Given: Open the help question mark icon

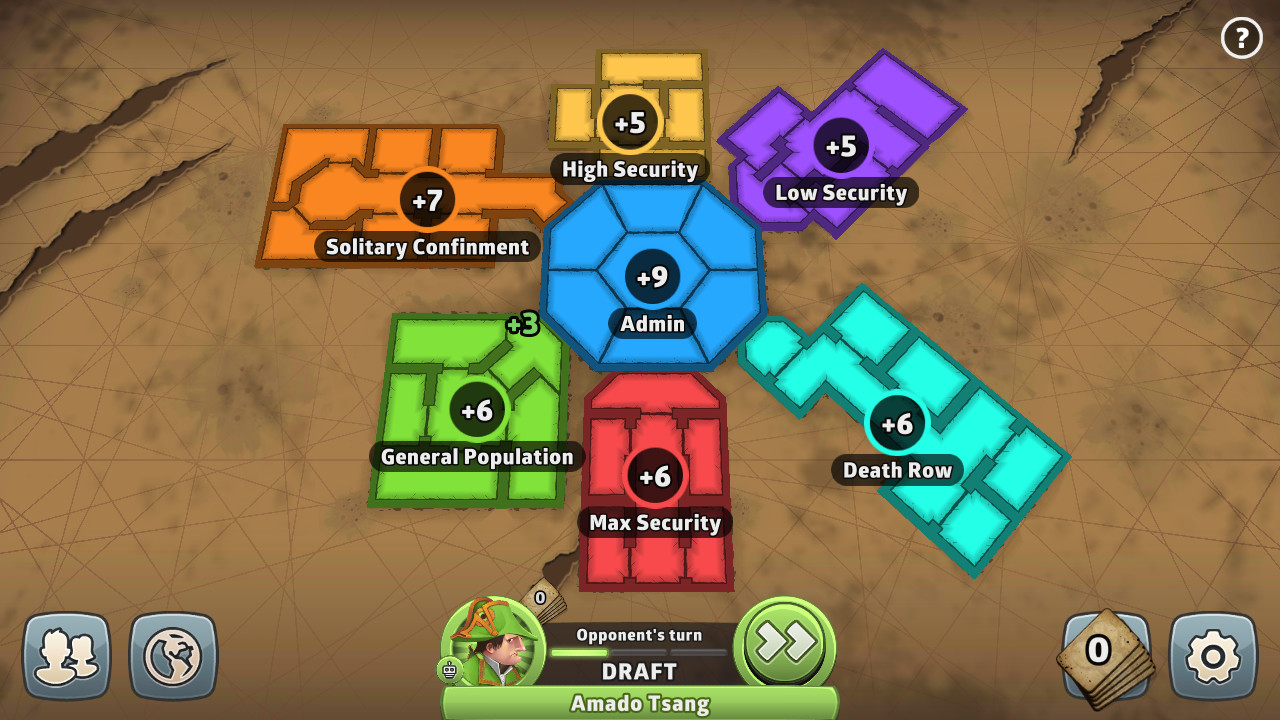Looking at the screenshot, I should tap(1242, 38).
